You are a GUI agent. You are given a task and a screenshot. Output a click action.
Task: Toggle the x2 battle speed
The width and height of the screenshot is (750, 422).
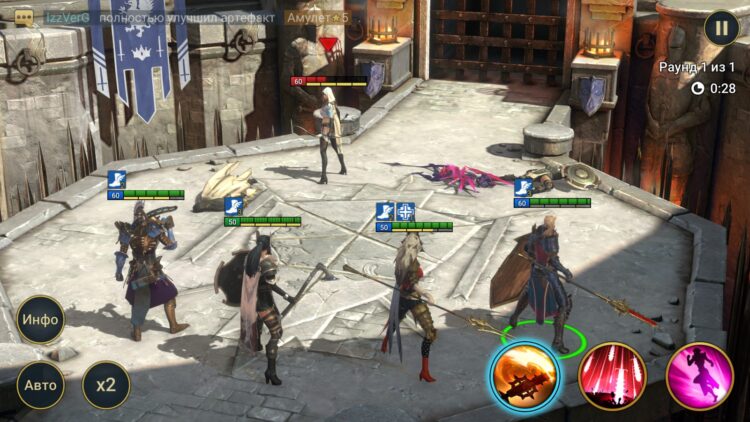(x=106, y=385)
